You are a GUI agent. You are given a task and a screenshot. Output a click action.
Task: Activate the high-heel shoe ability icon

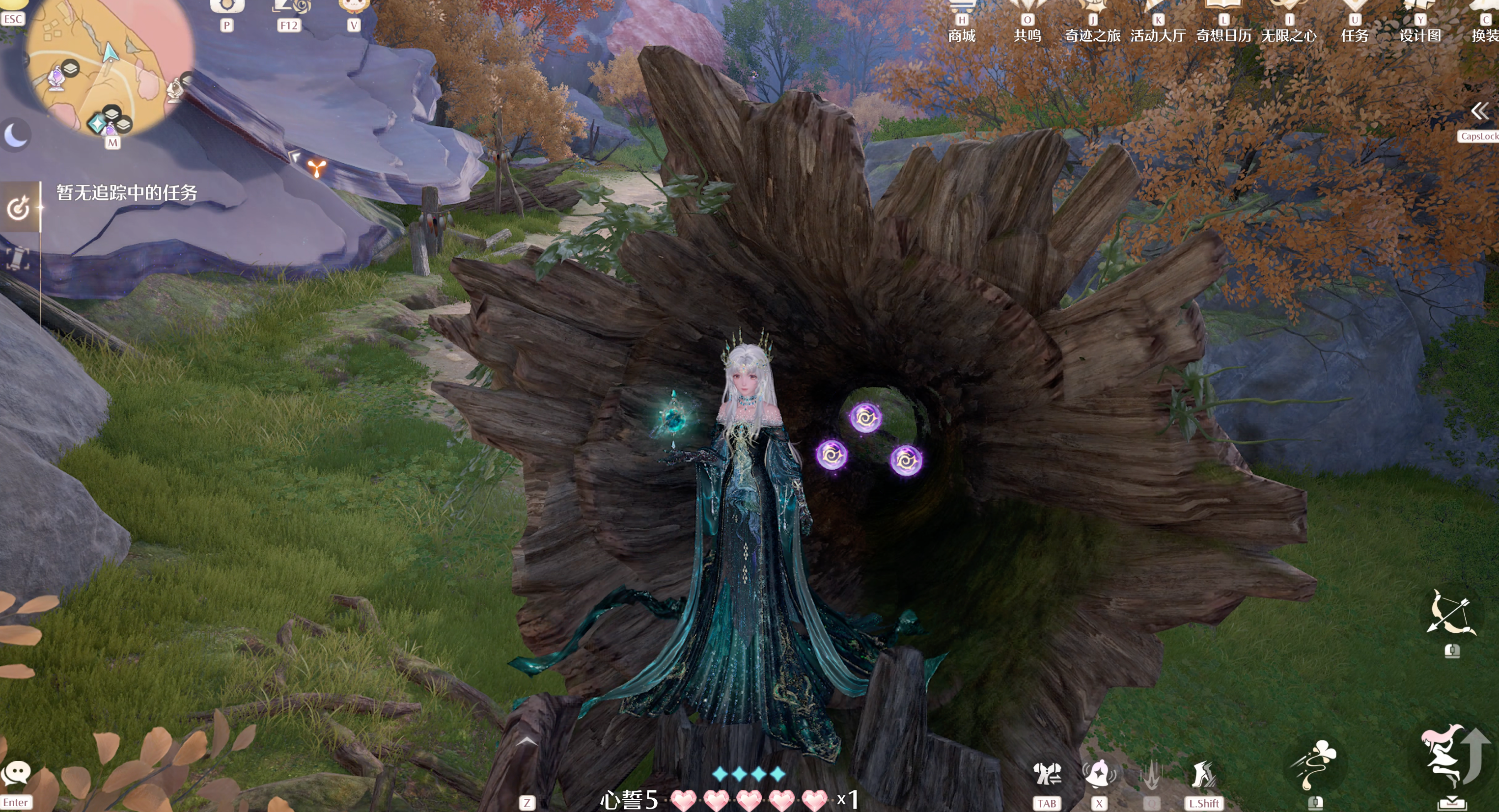(x=1203, y=775)
